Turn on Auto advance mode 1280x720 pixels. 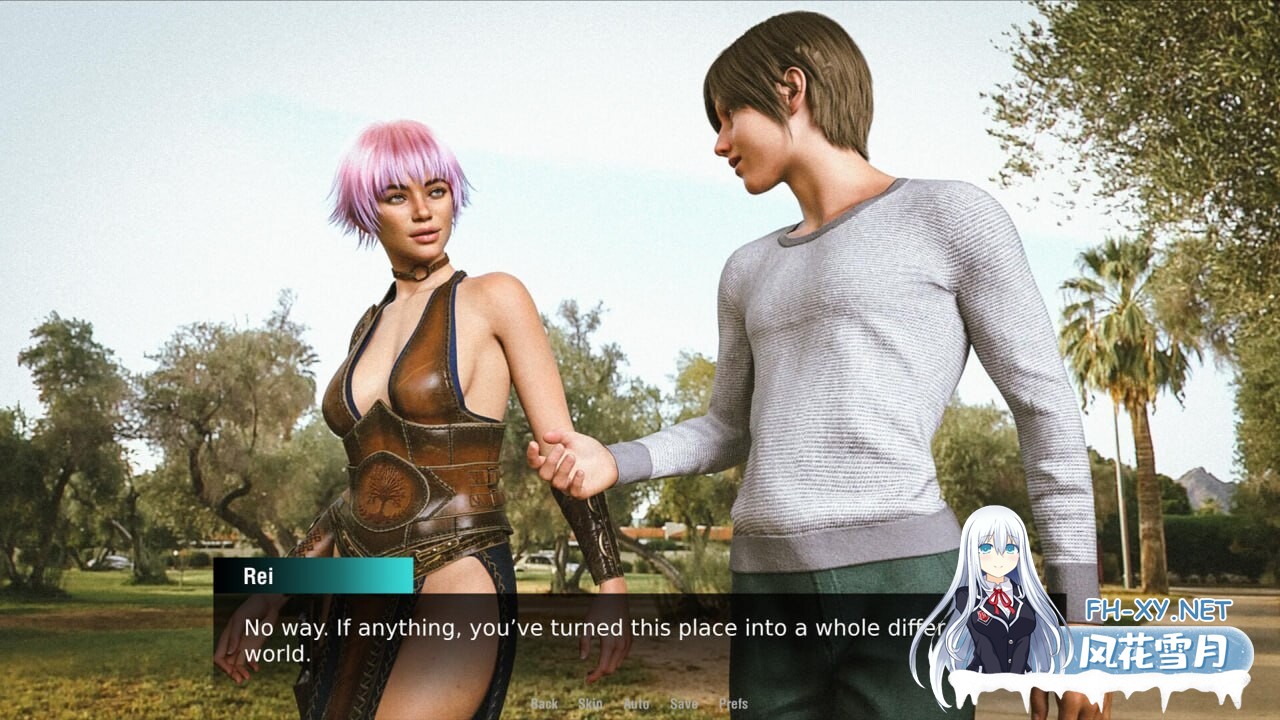pos(637,704)
